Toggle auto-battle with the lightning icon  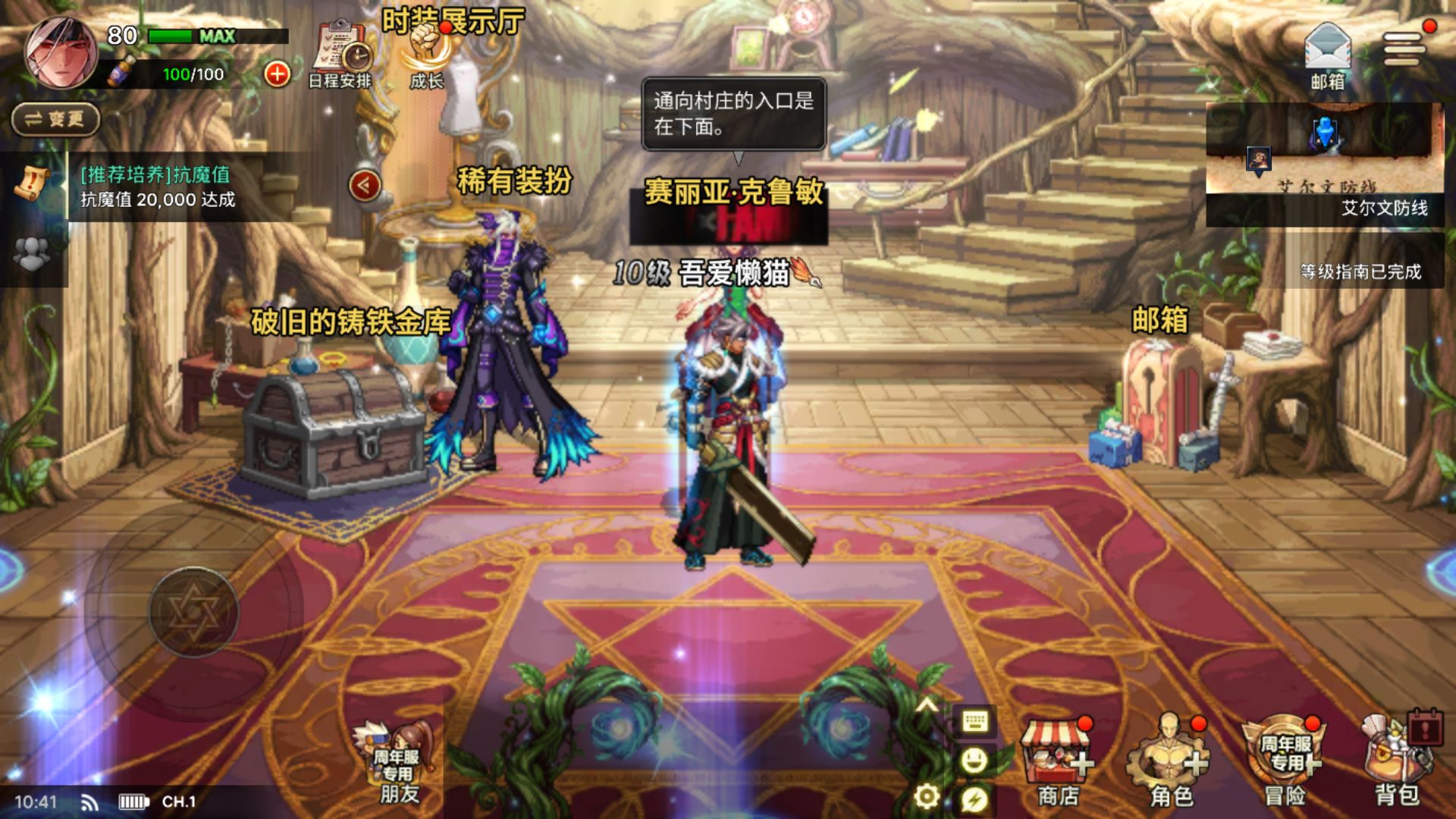977,799
